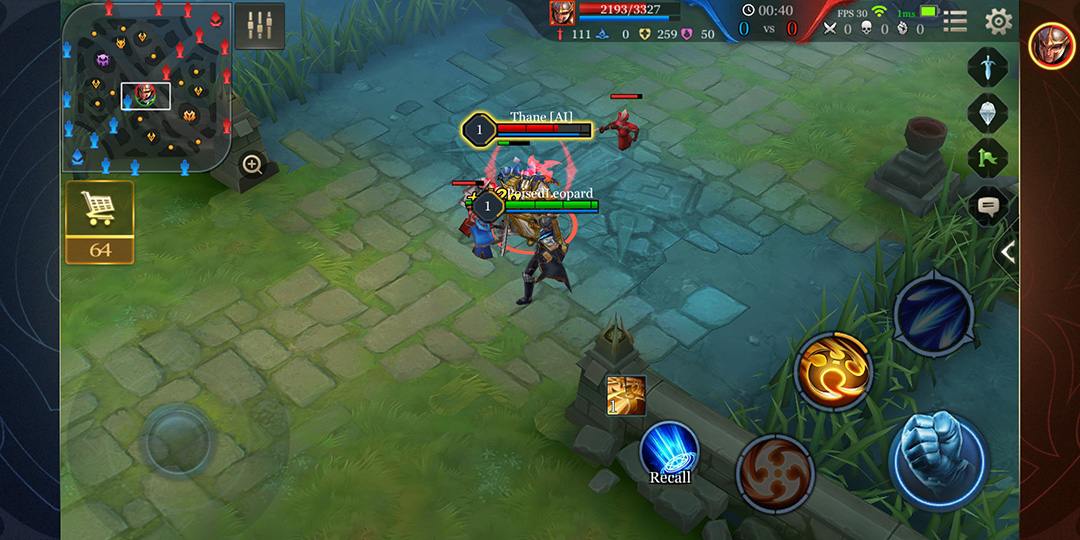Open the shop with the cart button
This screenshot has height=540, width=1080.
(x=99, y=209)
